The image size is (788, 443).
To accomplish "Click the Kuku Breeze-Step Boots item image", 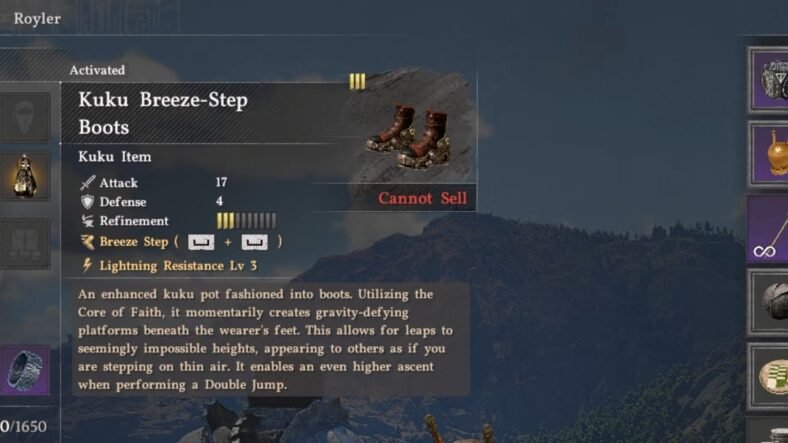I will (x=410, y=137).
